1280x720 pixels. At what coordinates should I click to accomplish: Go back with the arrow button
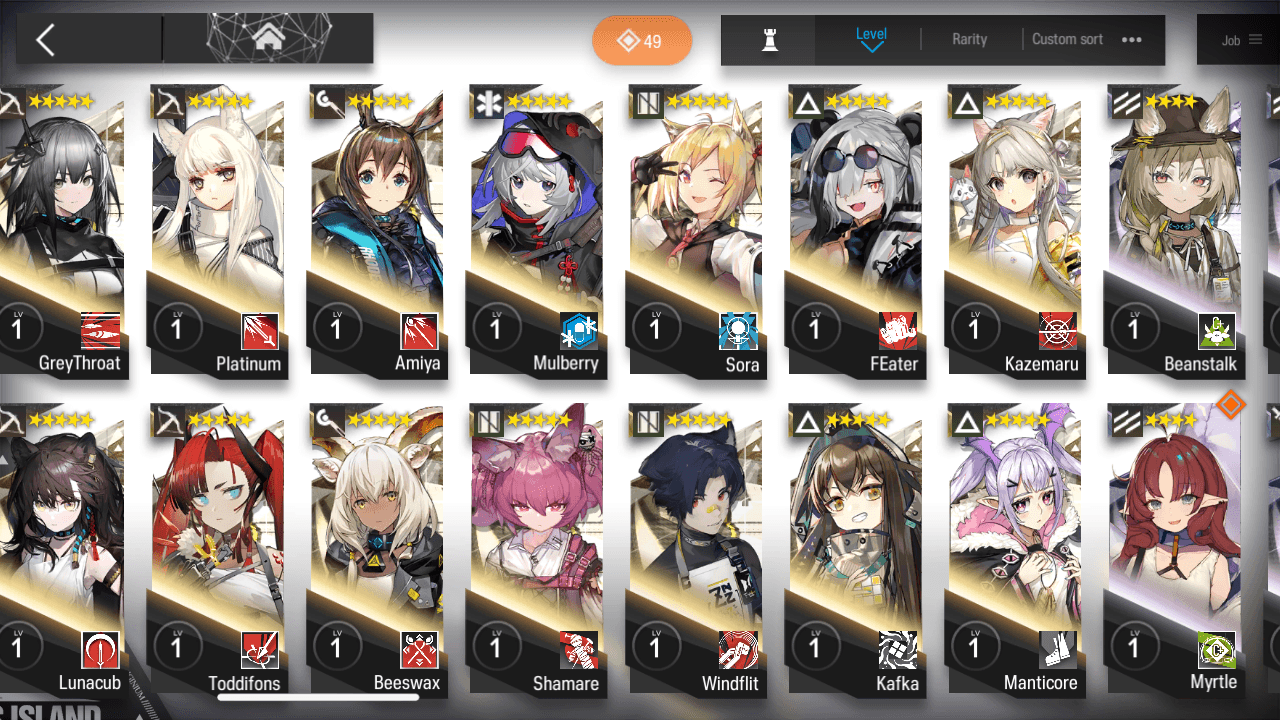pyautogui.click(x=45, y=40)
